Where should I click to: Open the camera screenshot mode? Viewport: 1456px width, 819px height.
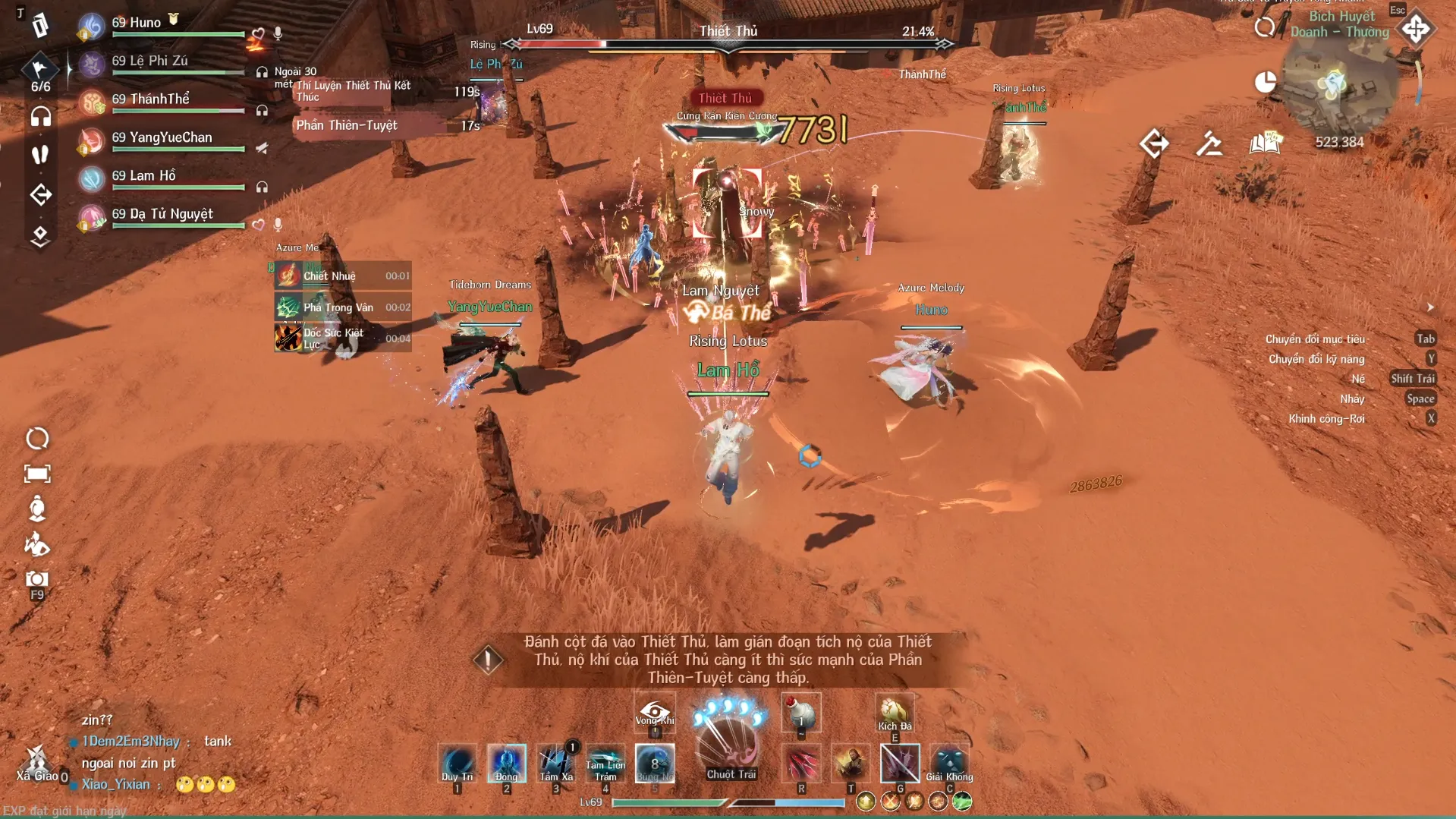[x=37, y=581]
